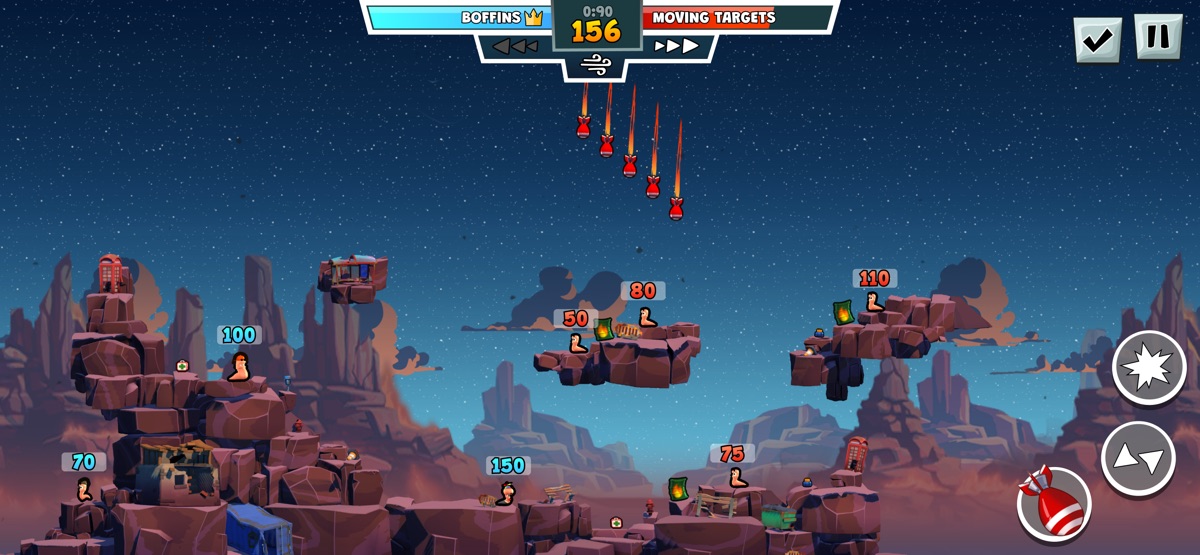Fire with the explosion burst button

point(1149,367)
